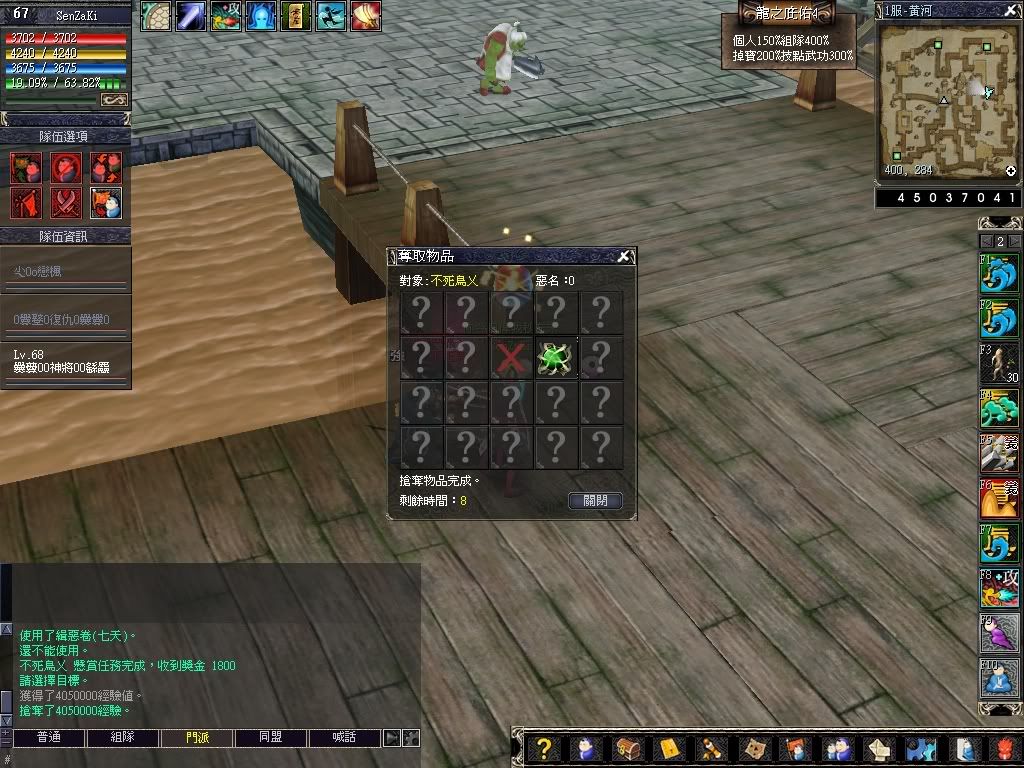1024x768 pixels.
Task: Activate the F10 meditation skill slot
Action: pos(999,680)
